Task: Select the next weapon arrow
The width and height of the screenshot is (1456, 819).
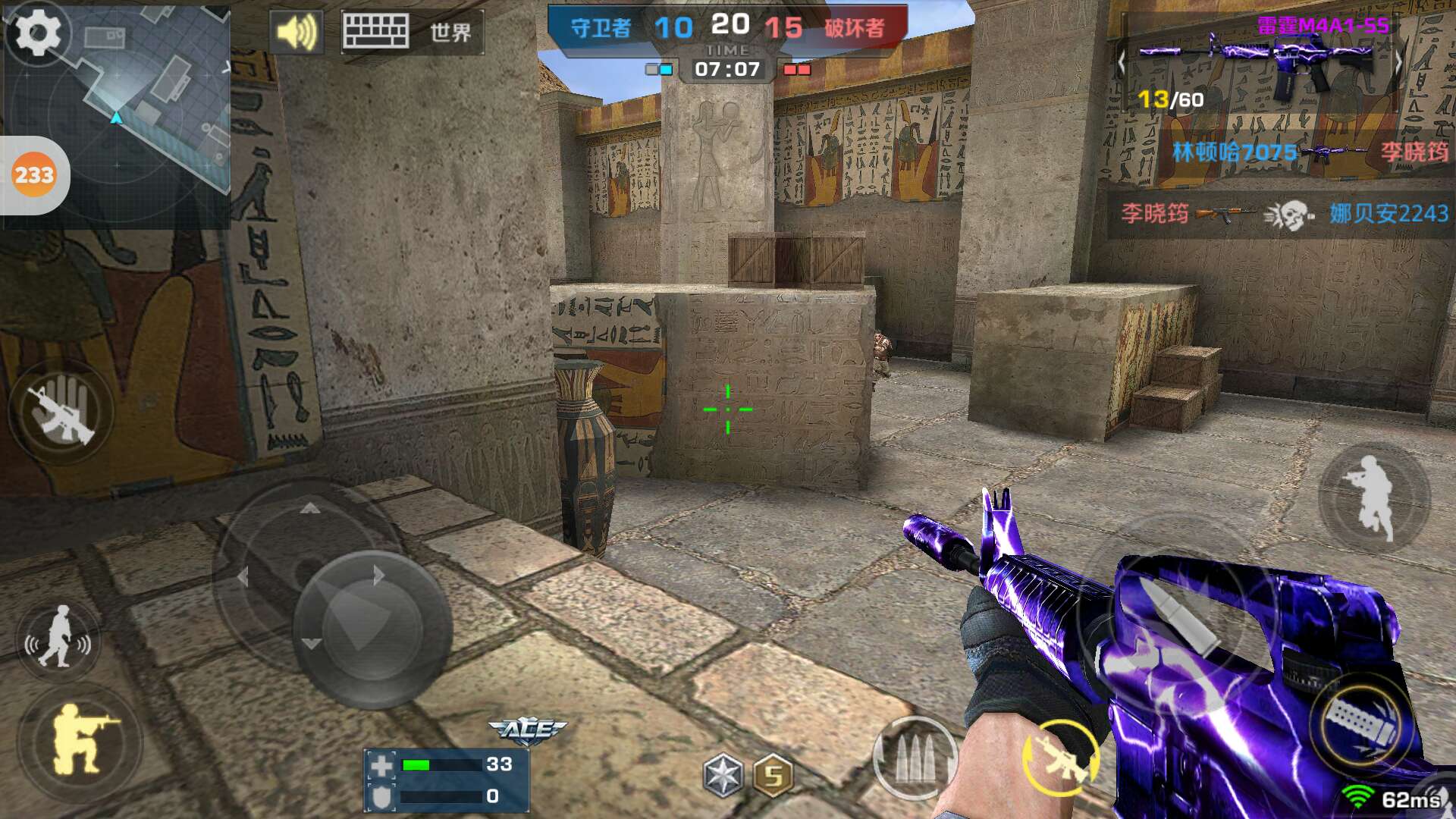Action: [1399, 64]
